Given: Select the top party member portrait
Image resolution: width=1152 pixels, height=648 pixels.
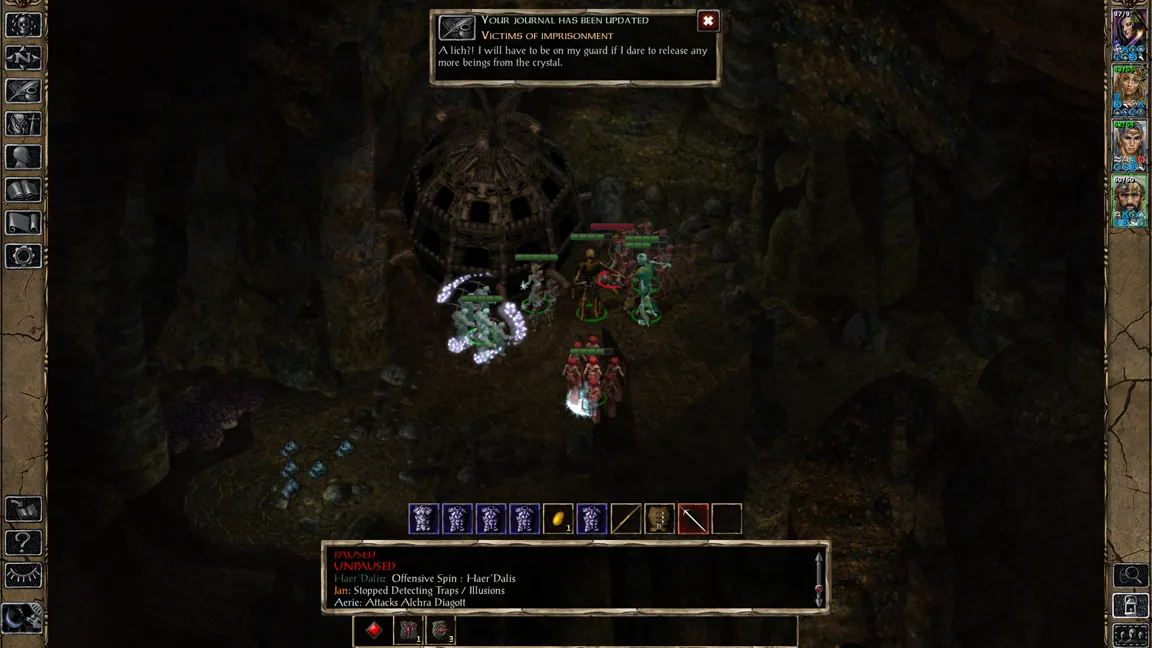Looking at the screenshot, I should point(1130,35).
